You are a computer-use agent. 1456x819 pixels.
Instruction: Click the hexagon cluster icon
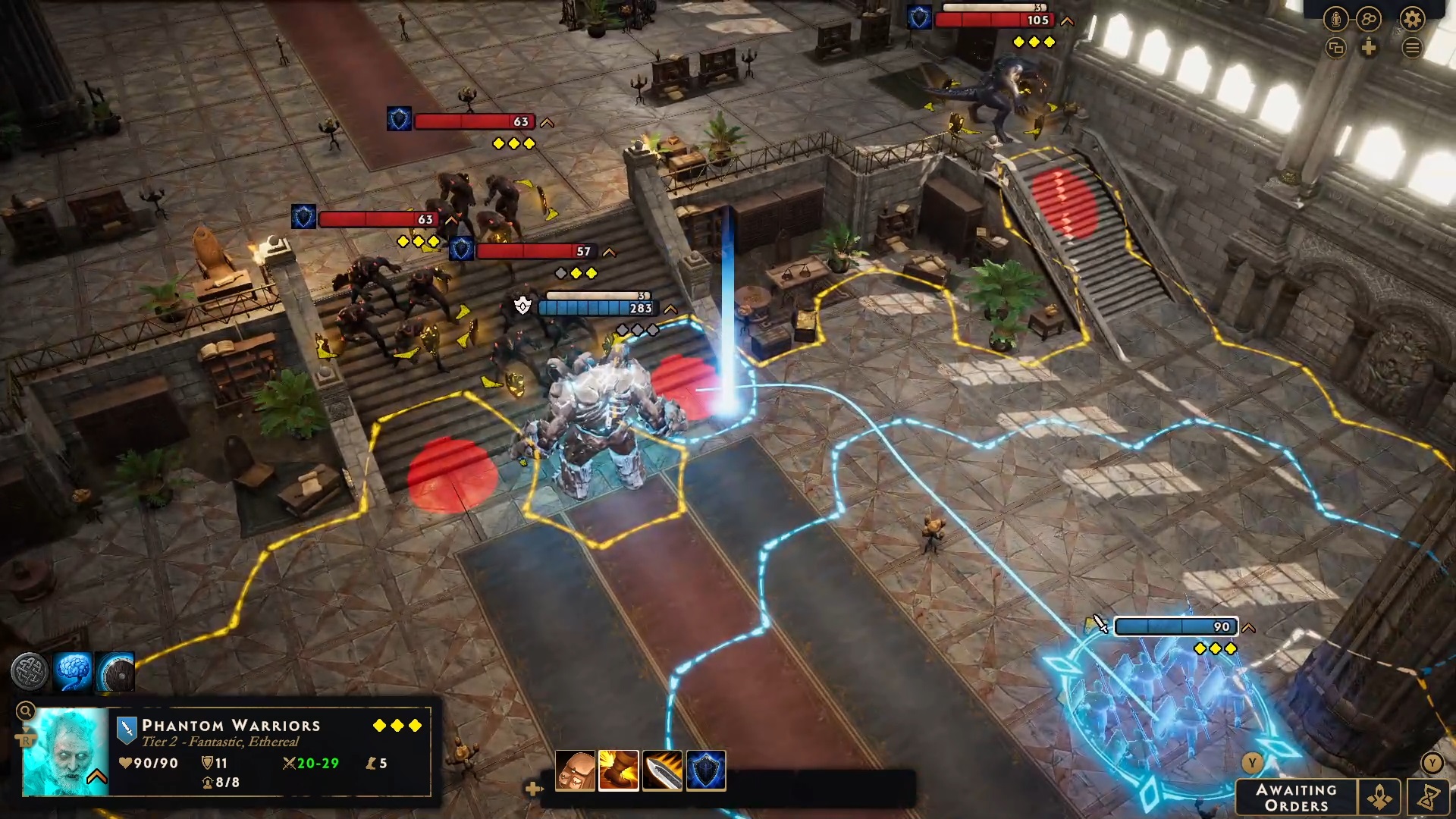coord(1369,19)
